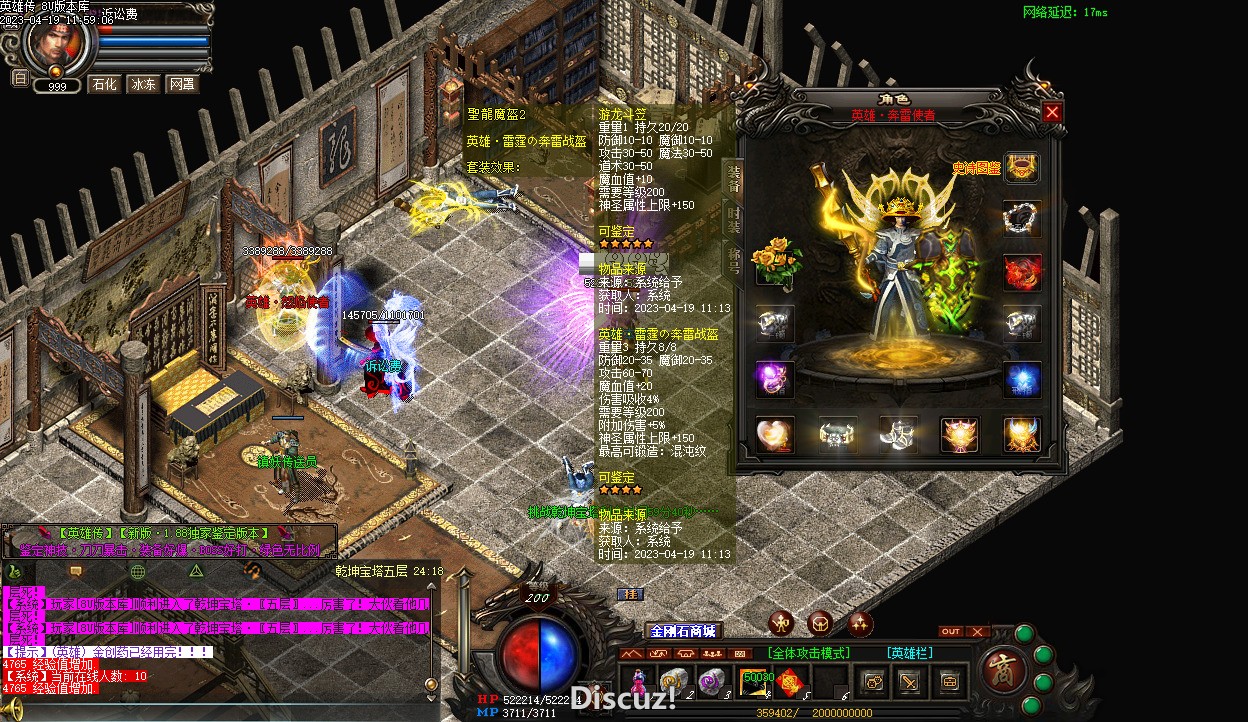1248x722 pixels.
Task: Click the crossed swords skill button
Action: (x=909, y=682)
